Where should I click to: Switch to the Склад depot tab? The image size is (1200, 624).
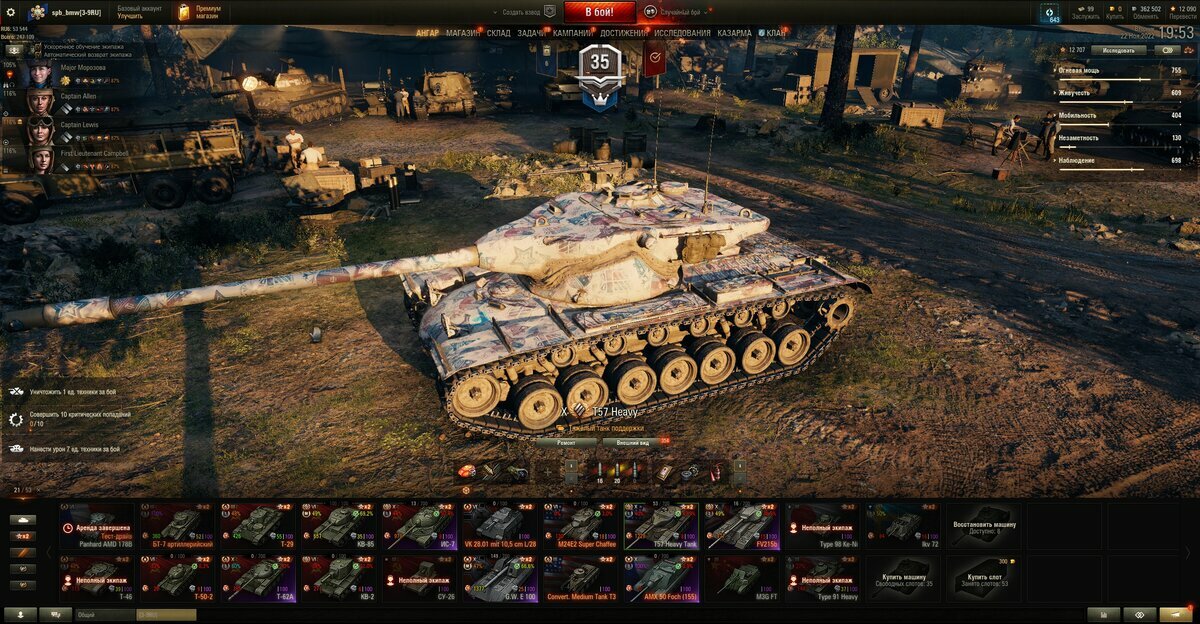[499, 33]
